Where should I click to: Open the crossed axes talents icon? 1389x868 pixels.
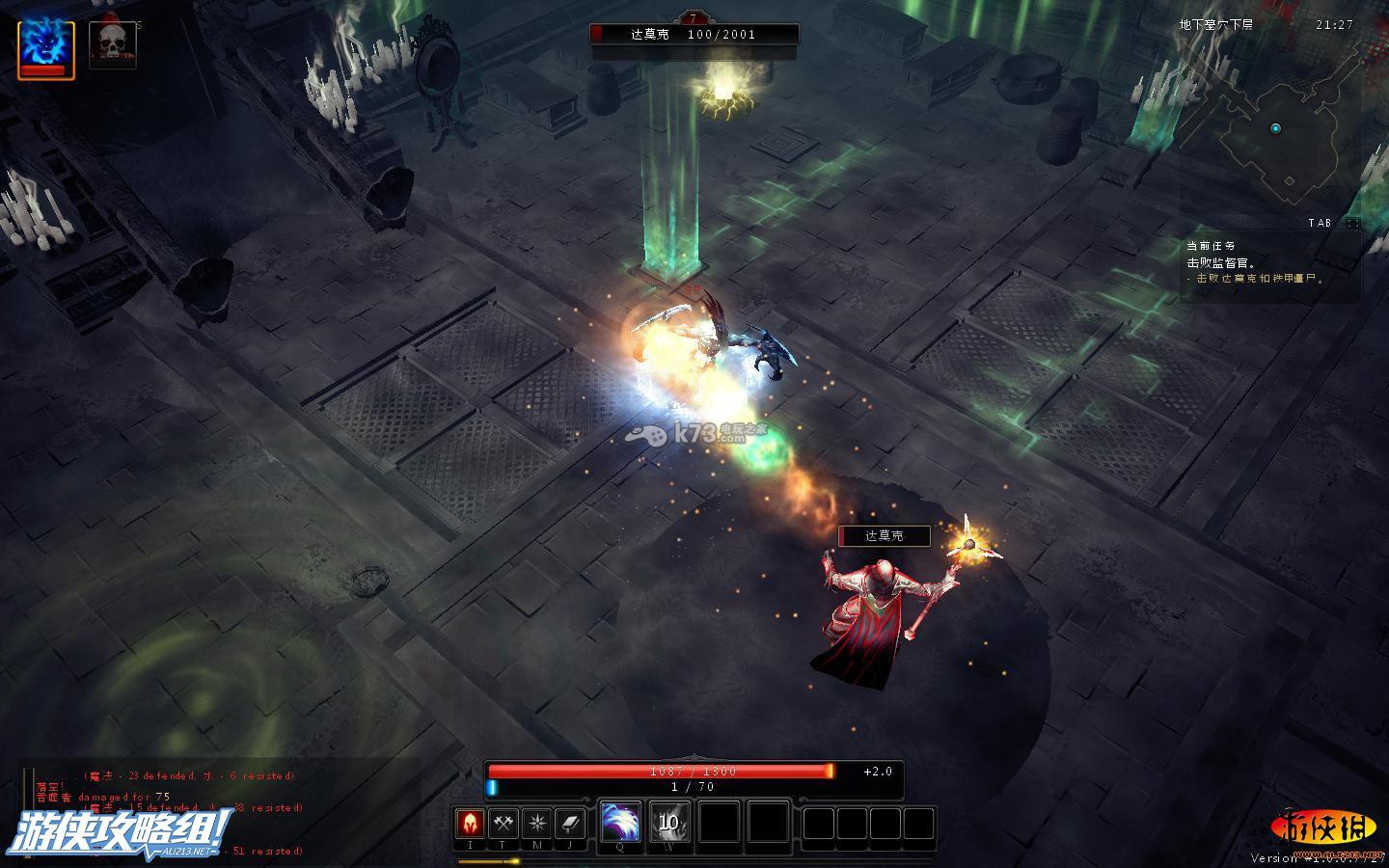click(x=504, y=823)
